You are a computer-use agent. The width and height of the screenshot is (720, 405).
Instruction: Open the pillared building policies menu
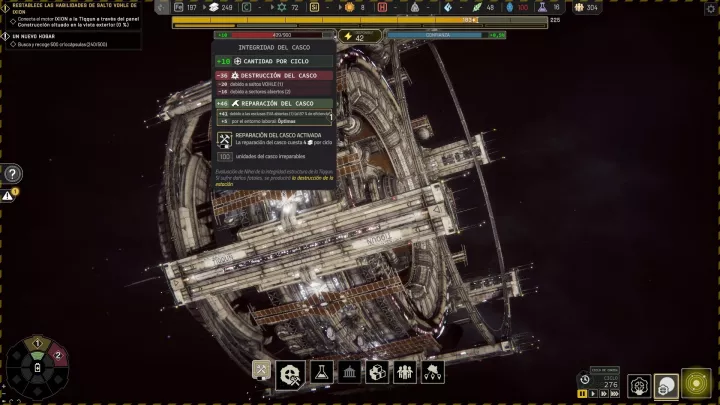point(349,372)
